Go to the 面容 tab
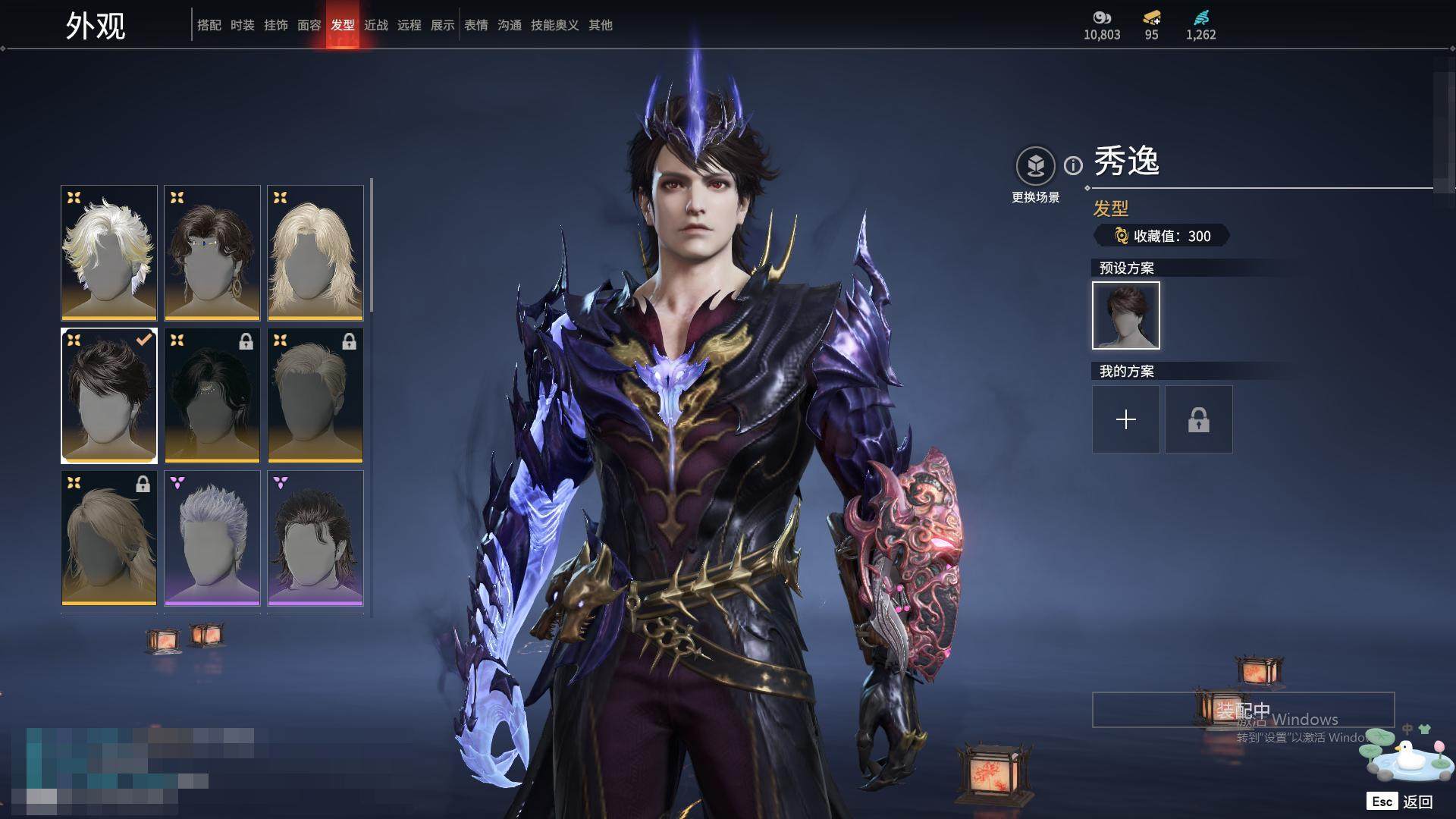 coord(309,25)
